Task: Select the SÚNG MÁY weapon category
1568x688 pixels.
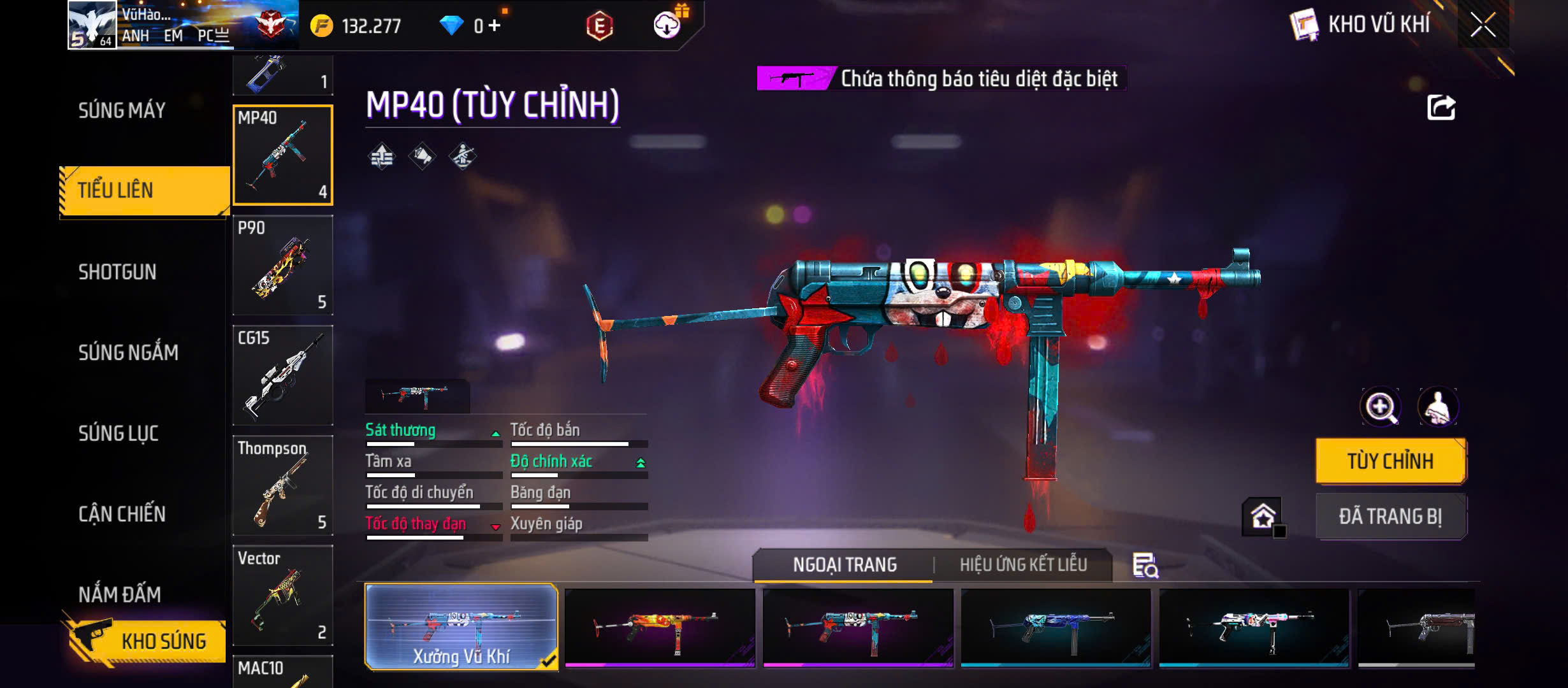Action: [x=122, y=110]
